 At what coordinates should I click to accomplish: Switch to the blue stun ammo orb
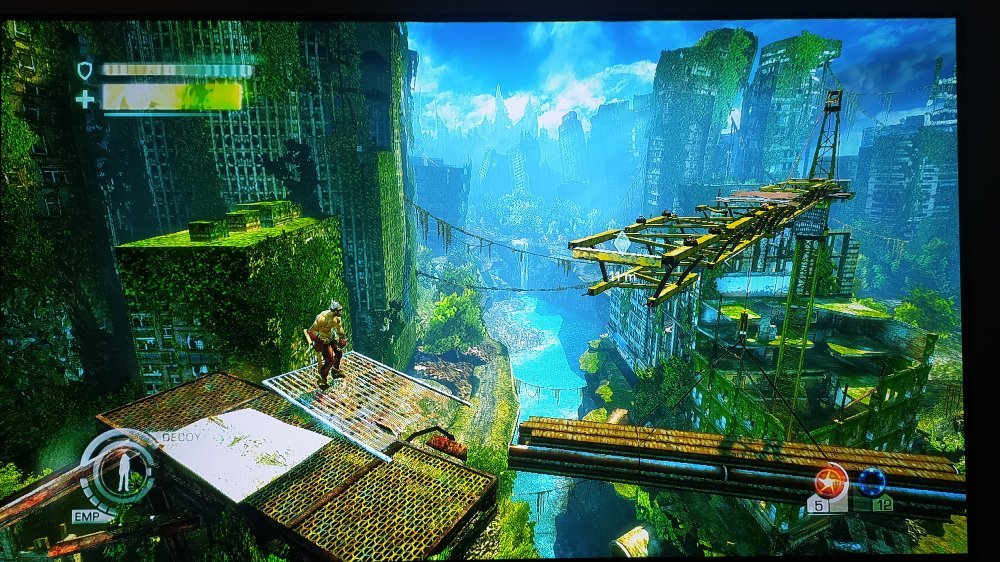[x=872, y=482]
